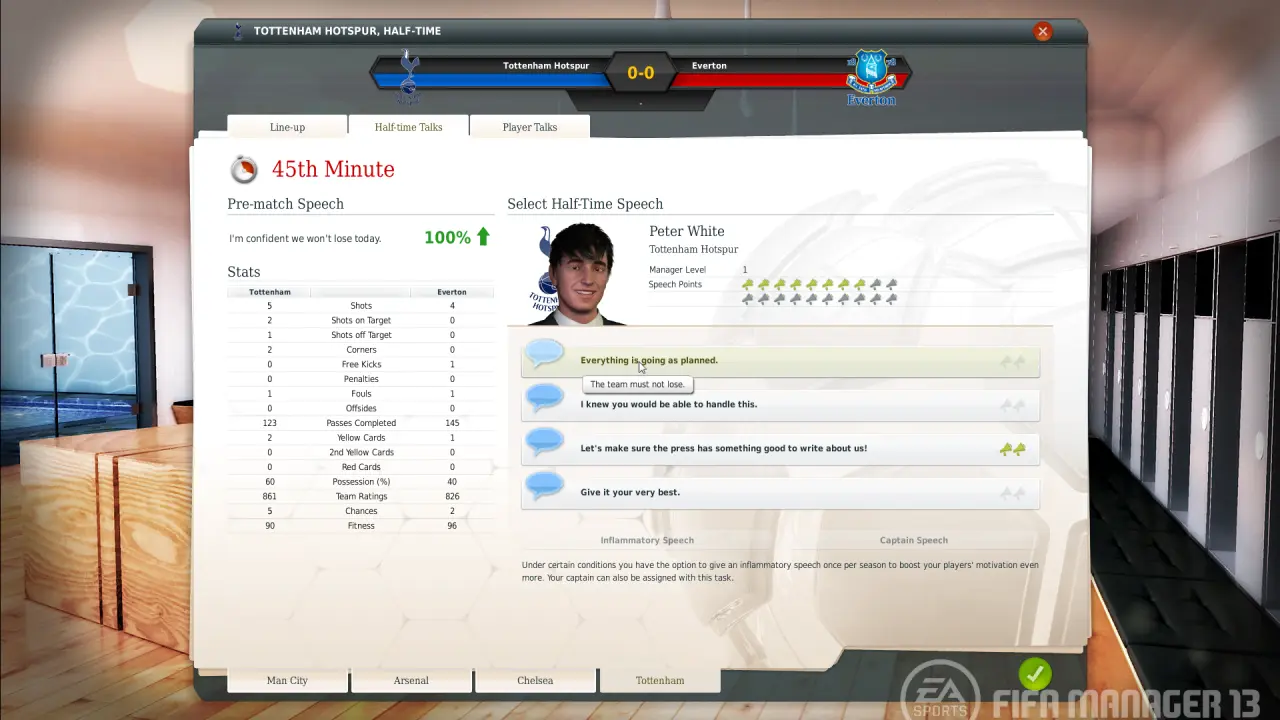Select the Tottenham bottom tab

660,681
